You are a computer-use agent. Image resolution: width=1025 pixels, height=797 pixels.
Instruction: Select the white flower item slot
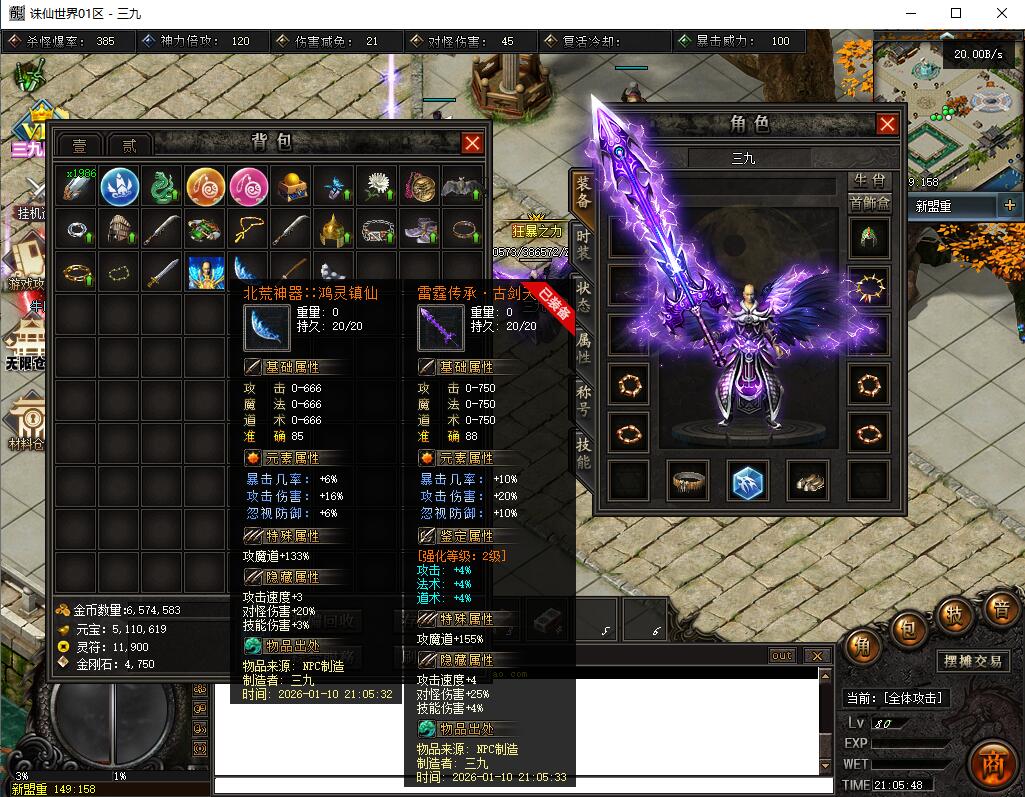pos(377,187)
